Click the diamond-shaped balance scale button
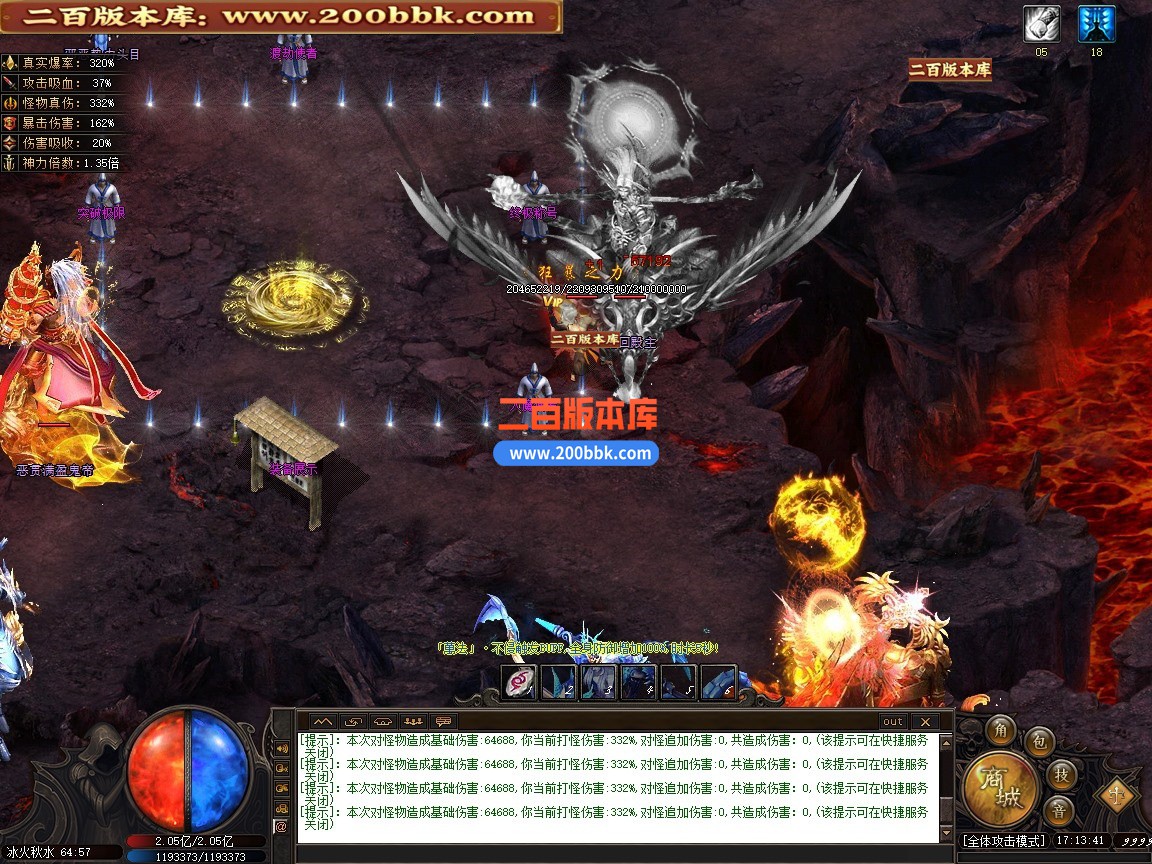1152x864 pixels. pyautogui.click(x=1115, y=796)
